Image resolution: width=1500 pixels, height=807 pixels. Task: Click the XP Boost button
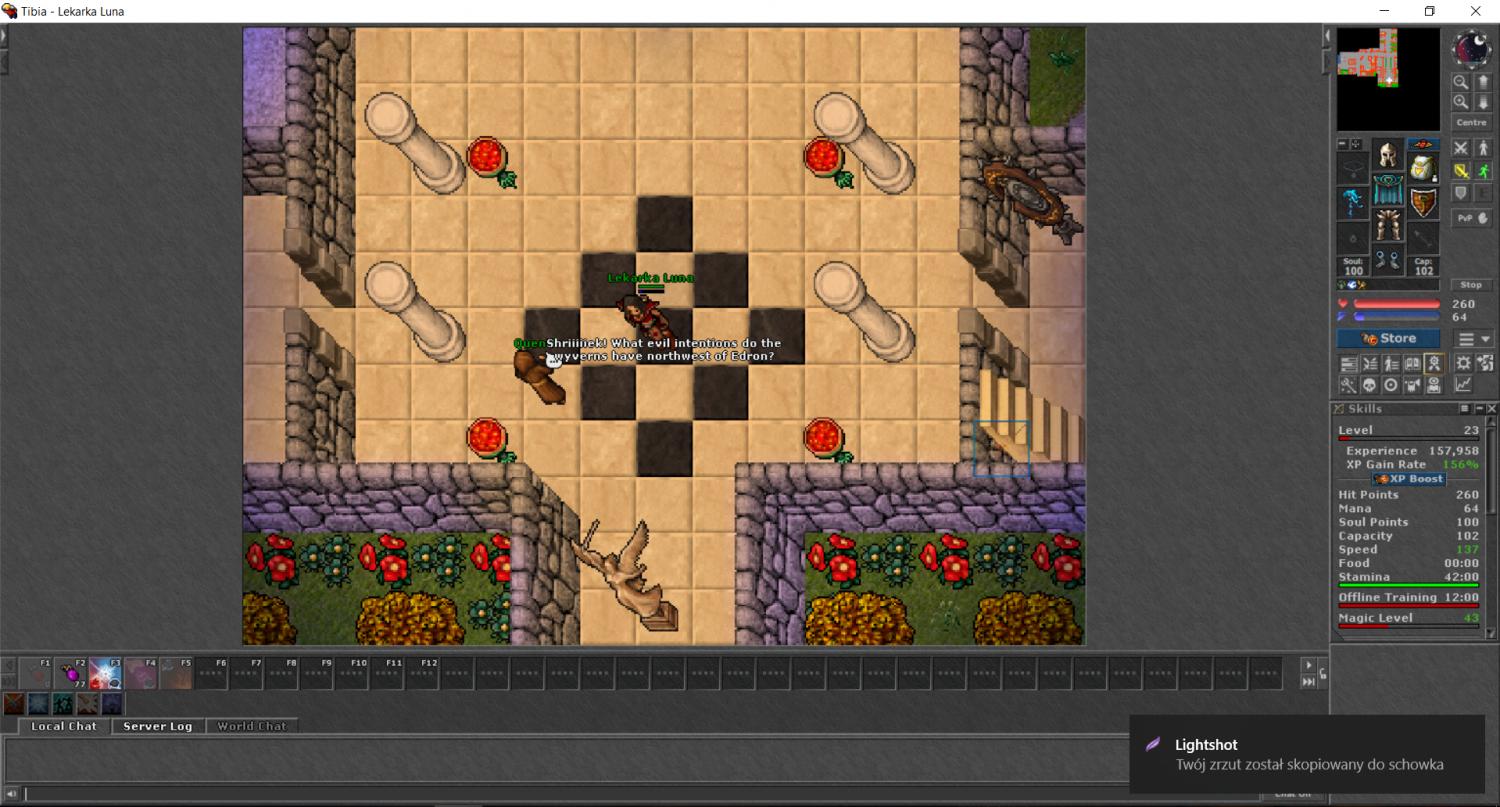click(1409, 479)
